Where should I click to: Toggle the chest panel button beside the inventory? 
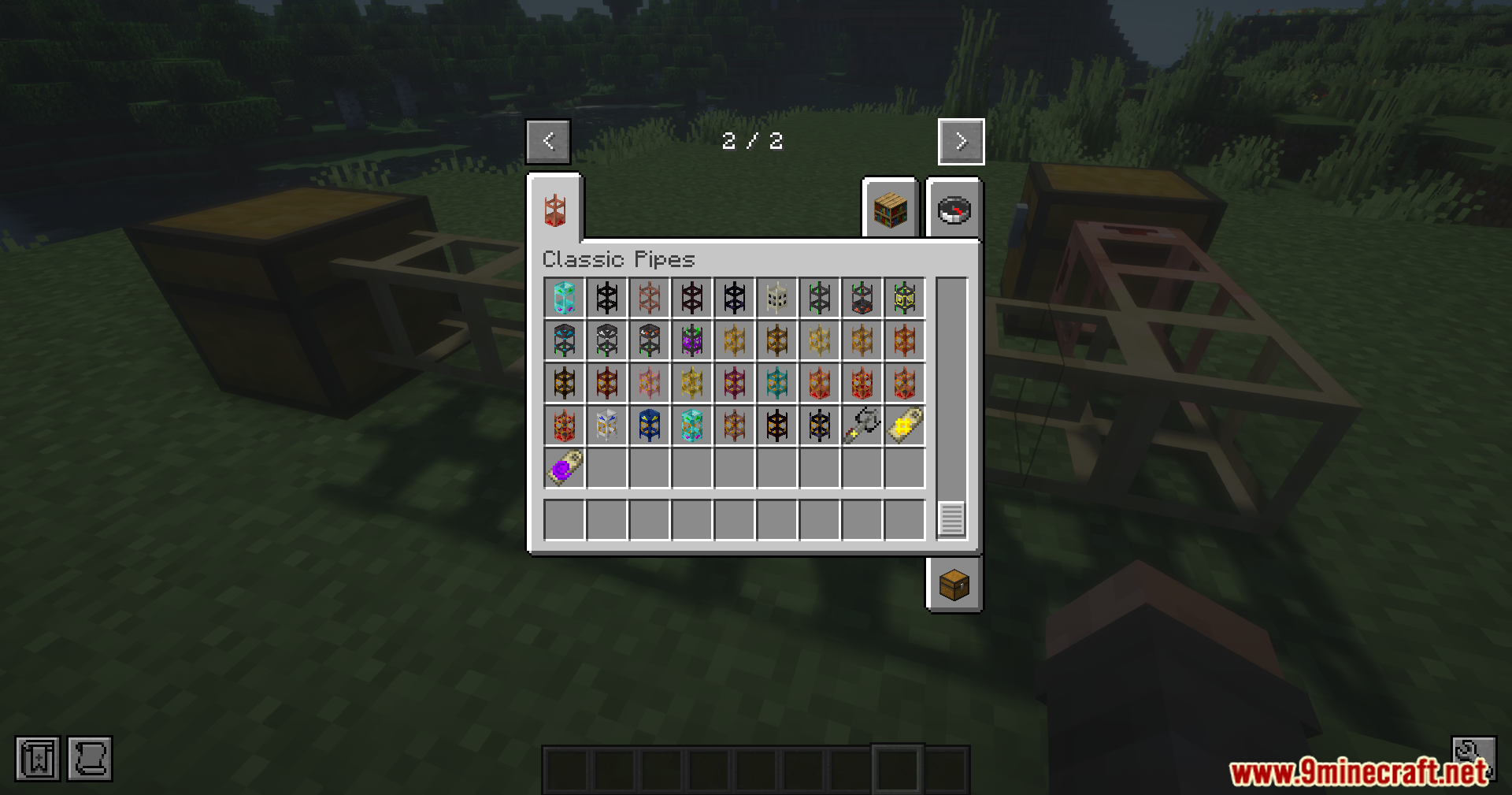pyautogui.click(x=953, y=586)
